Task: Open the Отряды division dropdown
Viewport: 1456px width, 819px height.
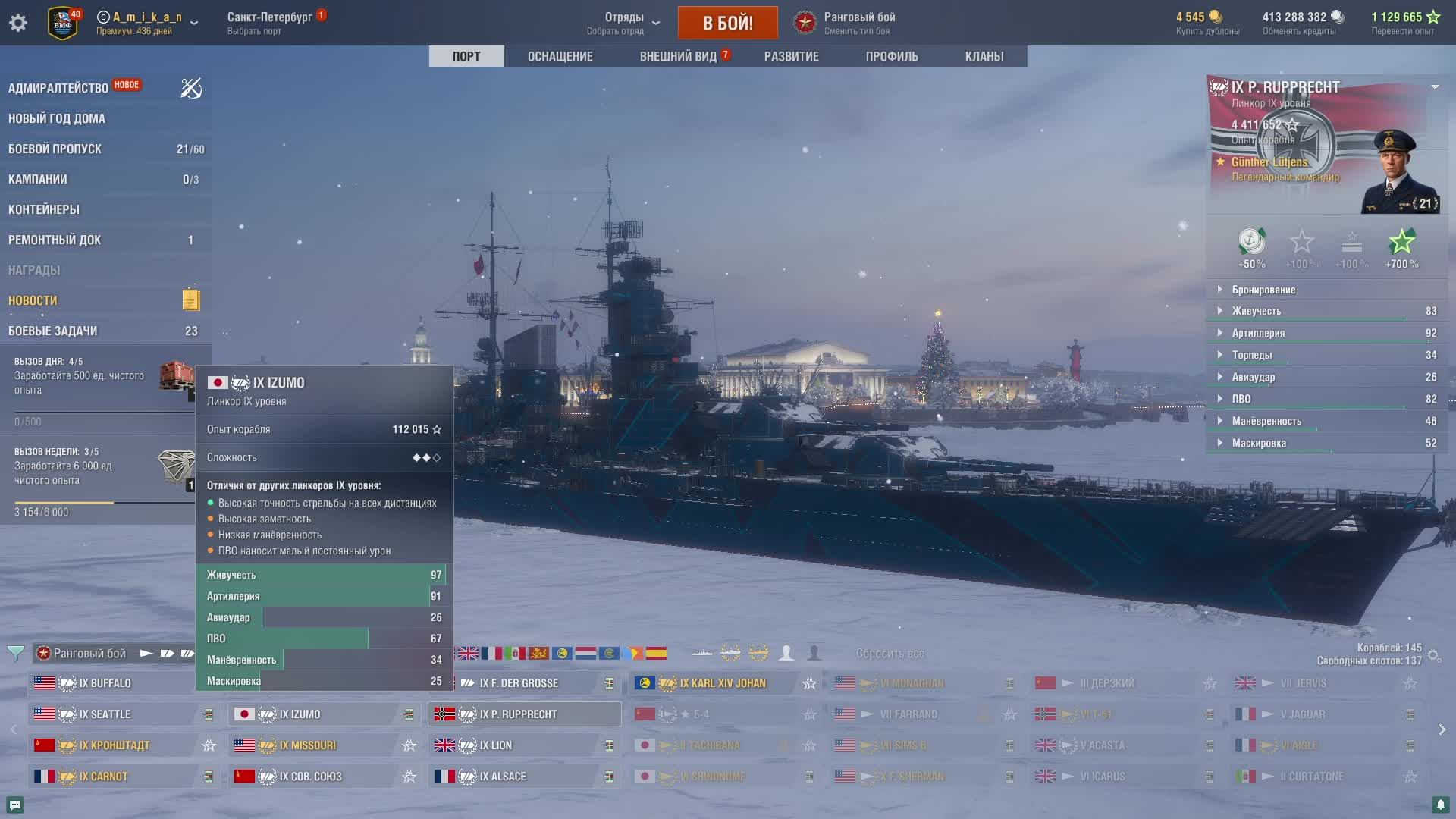Action: 625,23
